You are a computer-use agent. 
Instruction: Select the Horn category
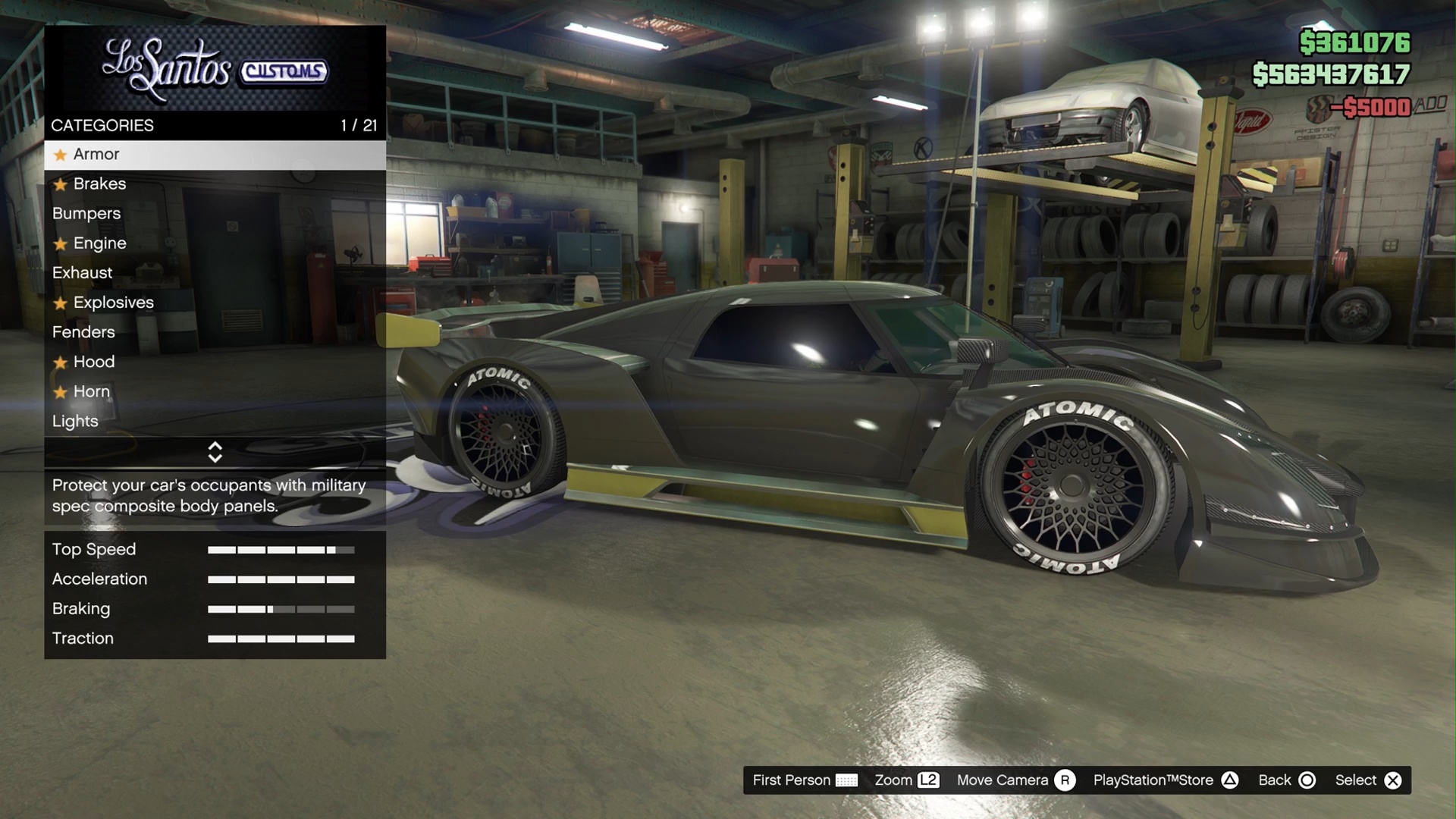92,391
